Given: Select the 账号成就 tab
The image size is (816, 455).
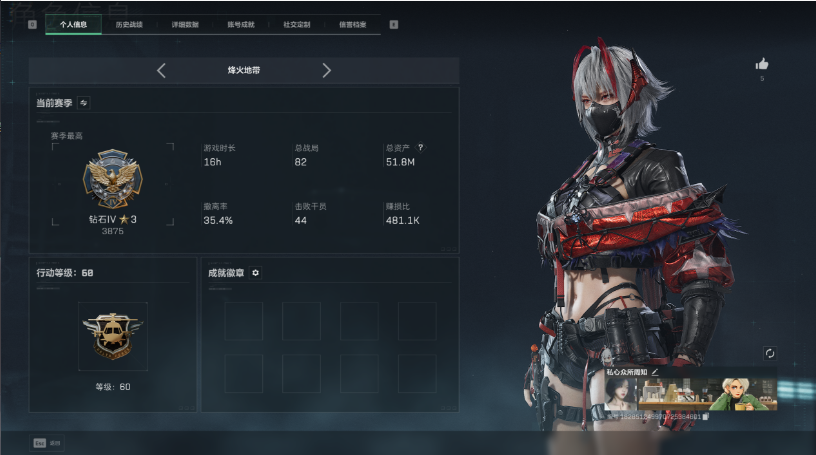Looking at the screenshot, I should pos(242,22).
